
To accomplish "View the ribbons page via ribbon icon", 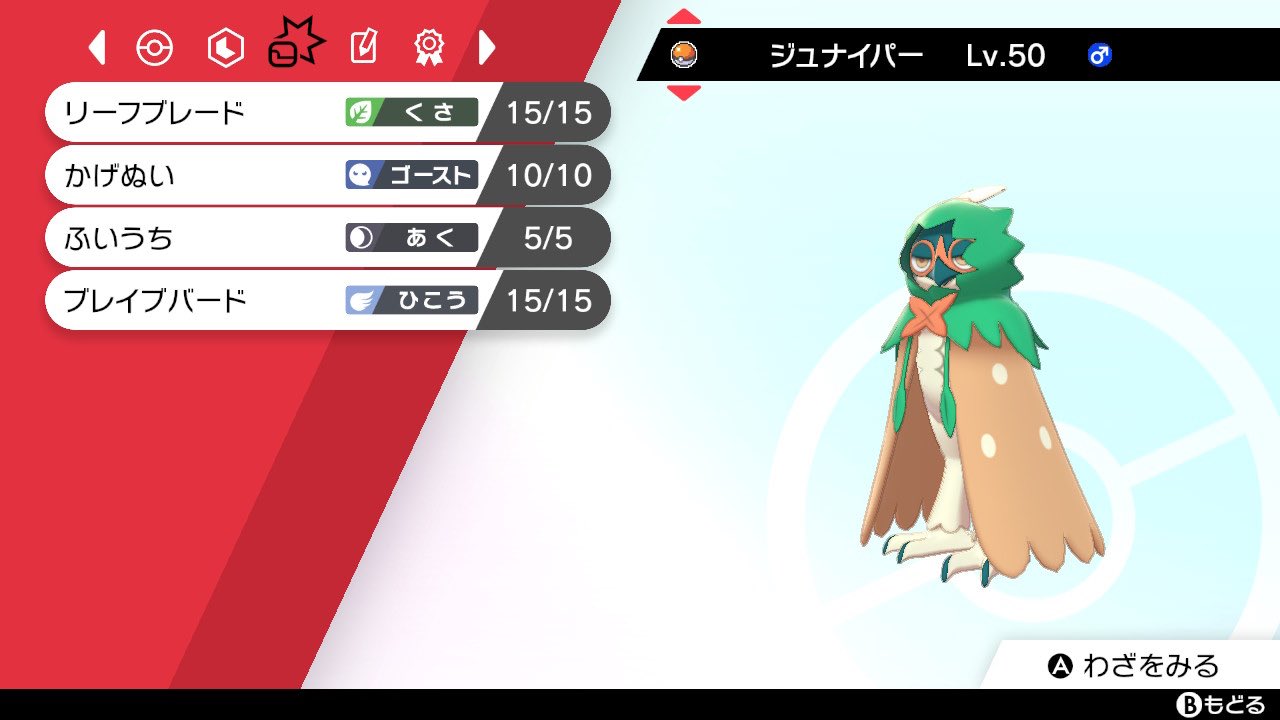I will [x=431, y=46].
